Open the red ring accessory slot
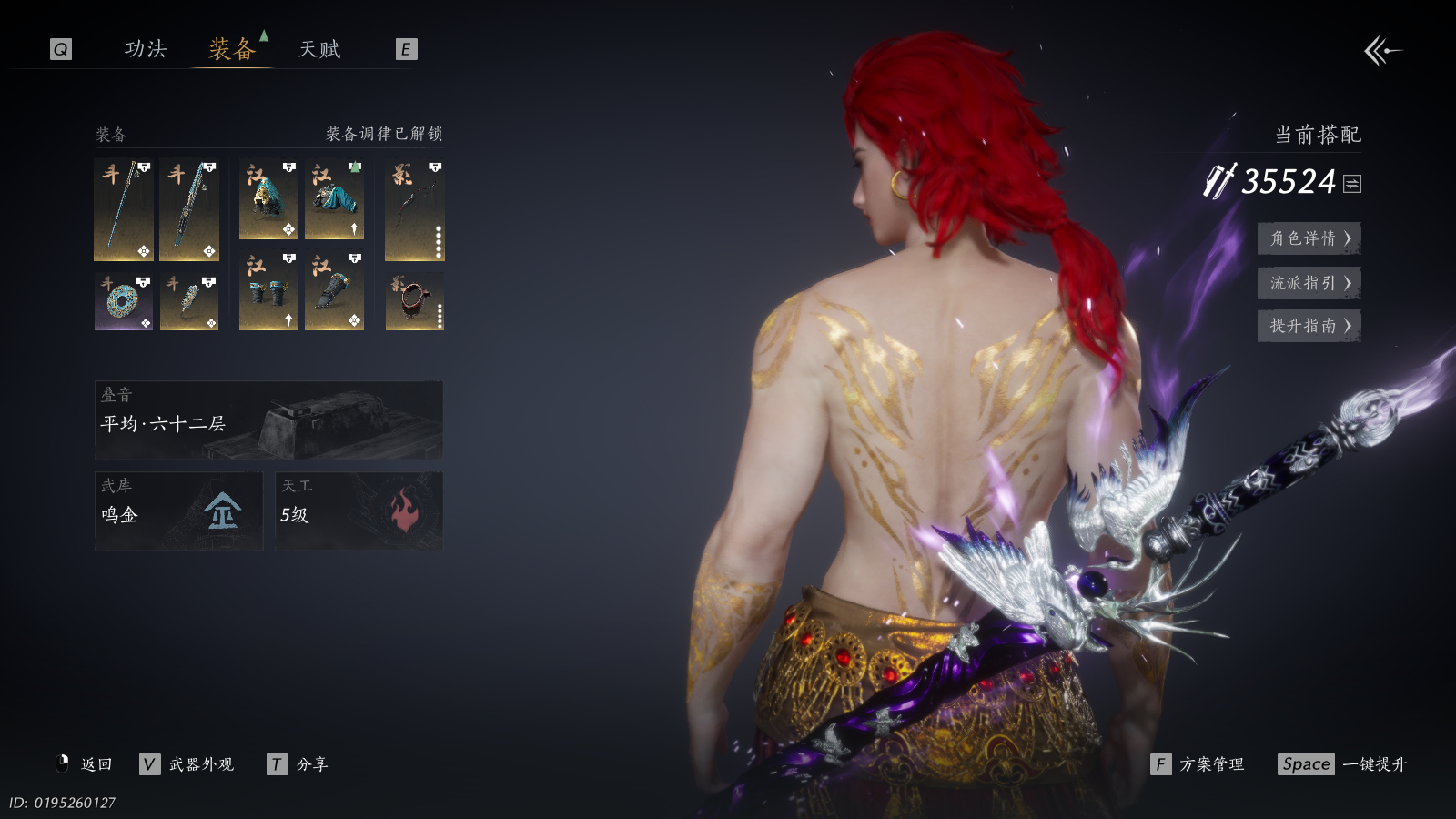Image resolution: width=1456 pixels, height=819 pixels. click(x=414, y=301)
